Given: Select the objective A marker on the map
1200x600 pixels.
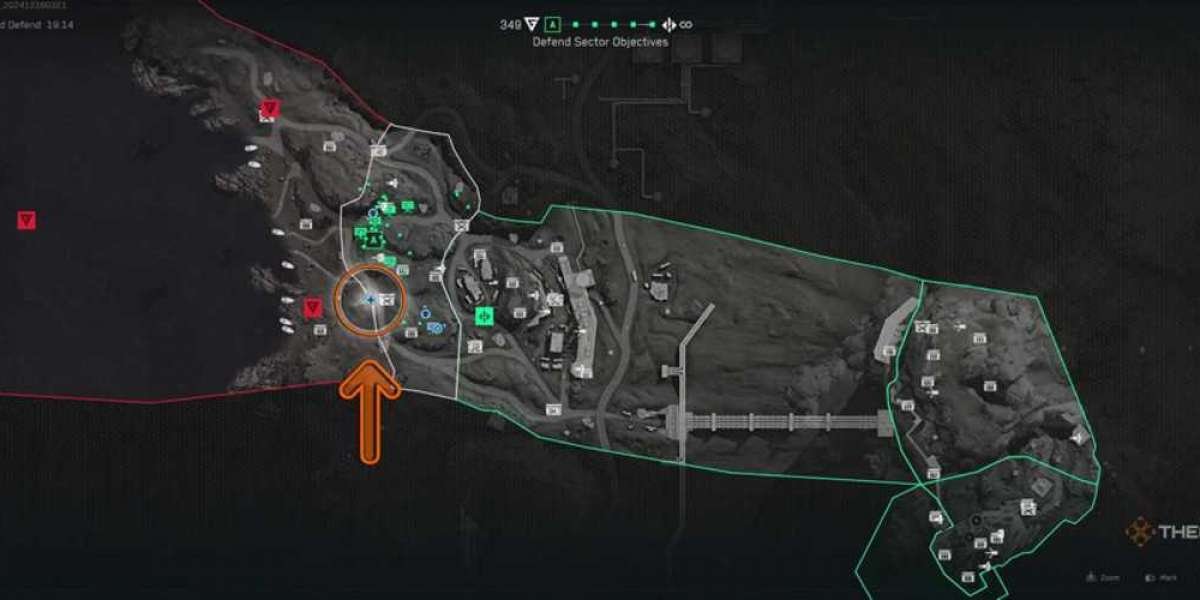Looking at the screenshot, I should (374, 241).
